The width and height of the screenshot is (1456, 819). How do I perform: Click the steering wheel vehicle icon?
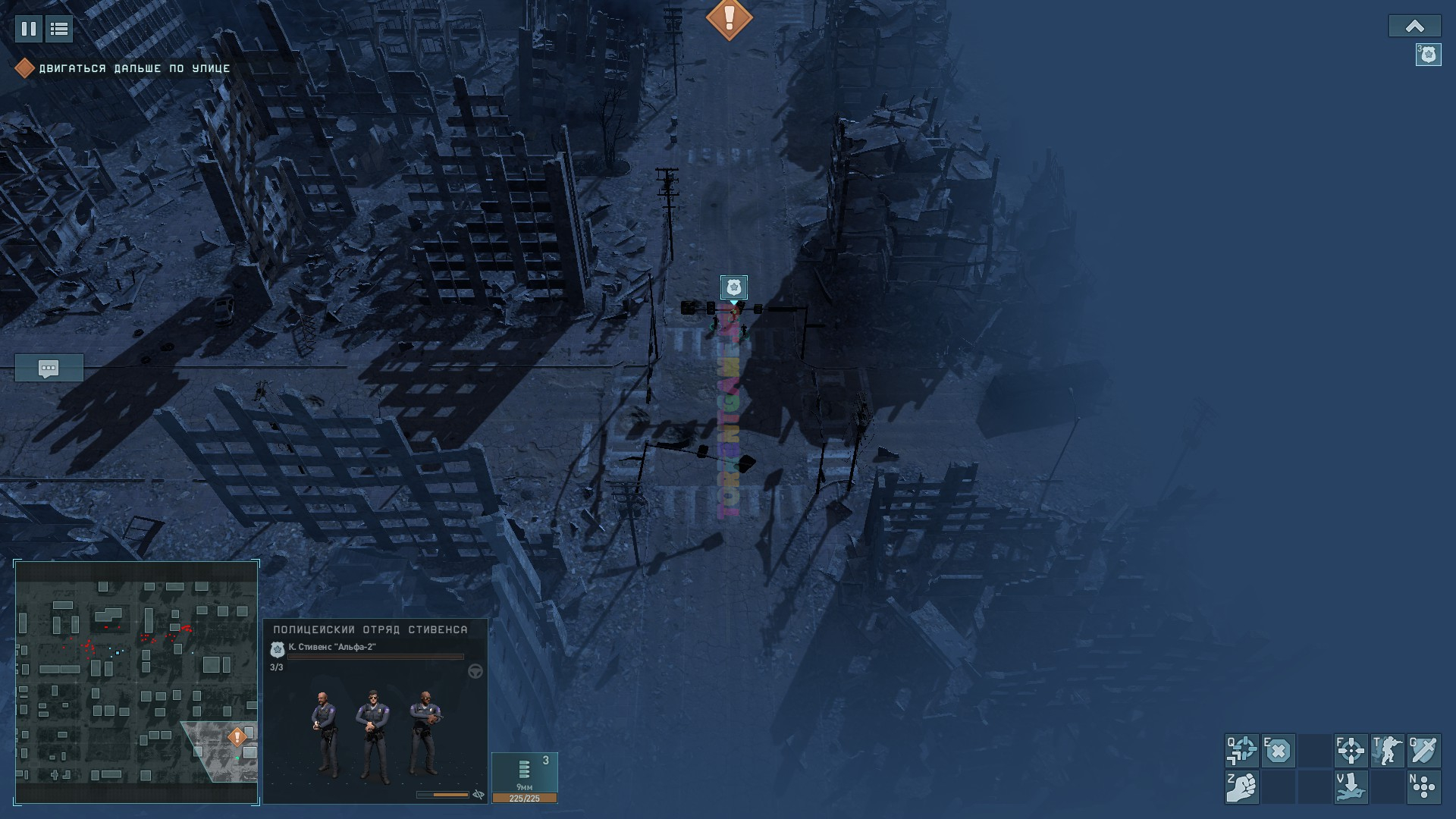pyautogui.click(x=475, y=671)
